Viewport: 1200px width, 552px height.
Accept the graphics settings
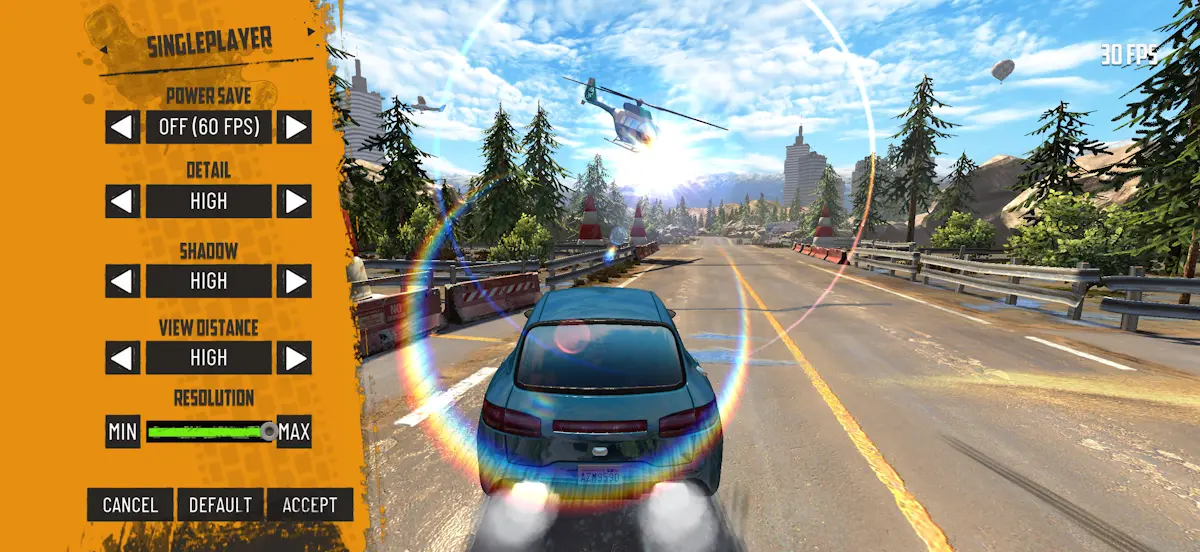tap(310, 505)
